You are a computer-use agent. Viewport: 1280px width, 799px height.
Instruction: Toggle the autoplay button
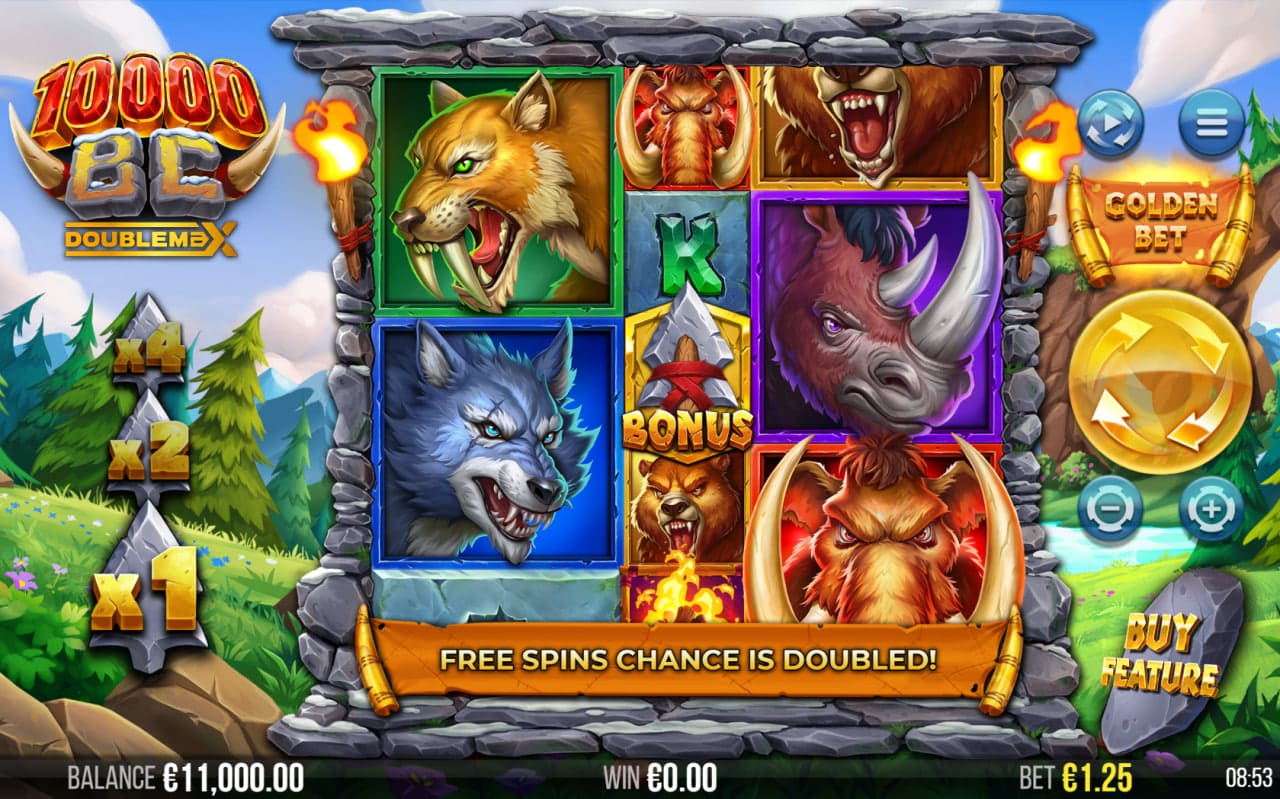(x=1111, y=124)
